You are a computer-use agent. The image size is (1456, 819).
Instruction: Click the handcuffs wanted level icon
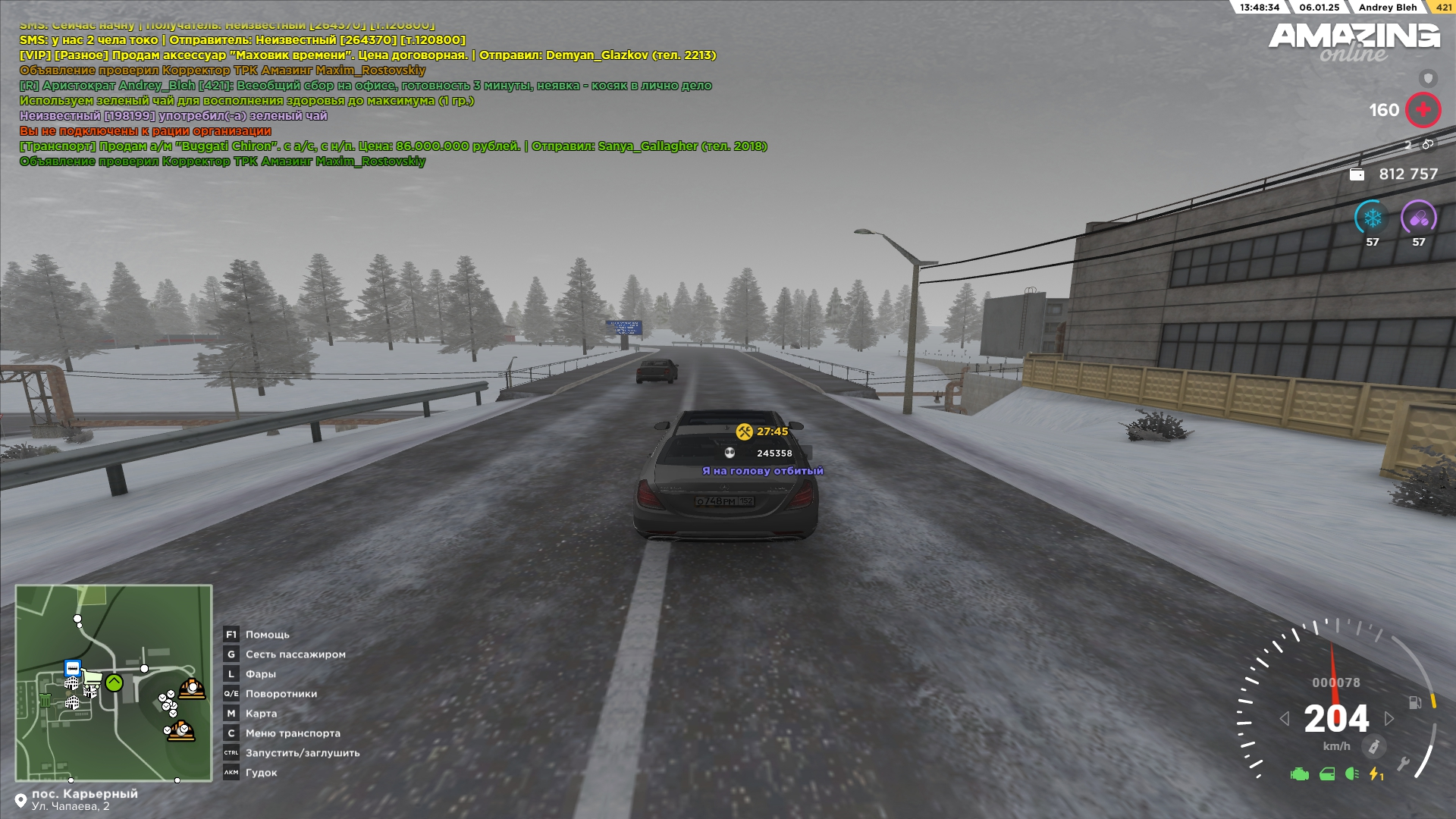[x=1427, y=144]
